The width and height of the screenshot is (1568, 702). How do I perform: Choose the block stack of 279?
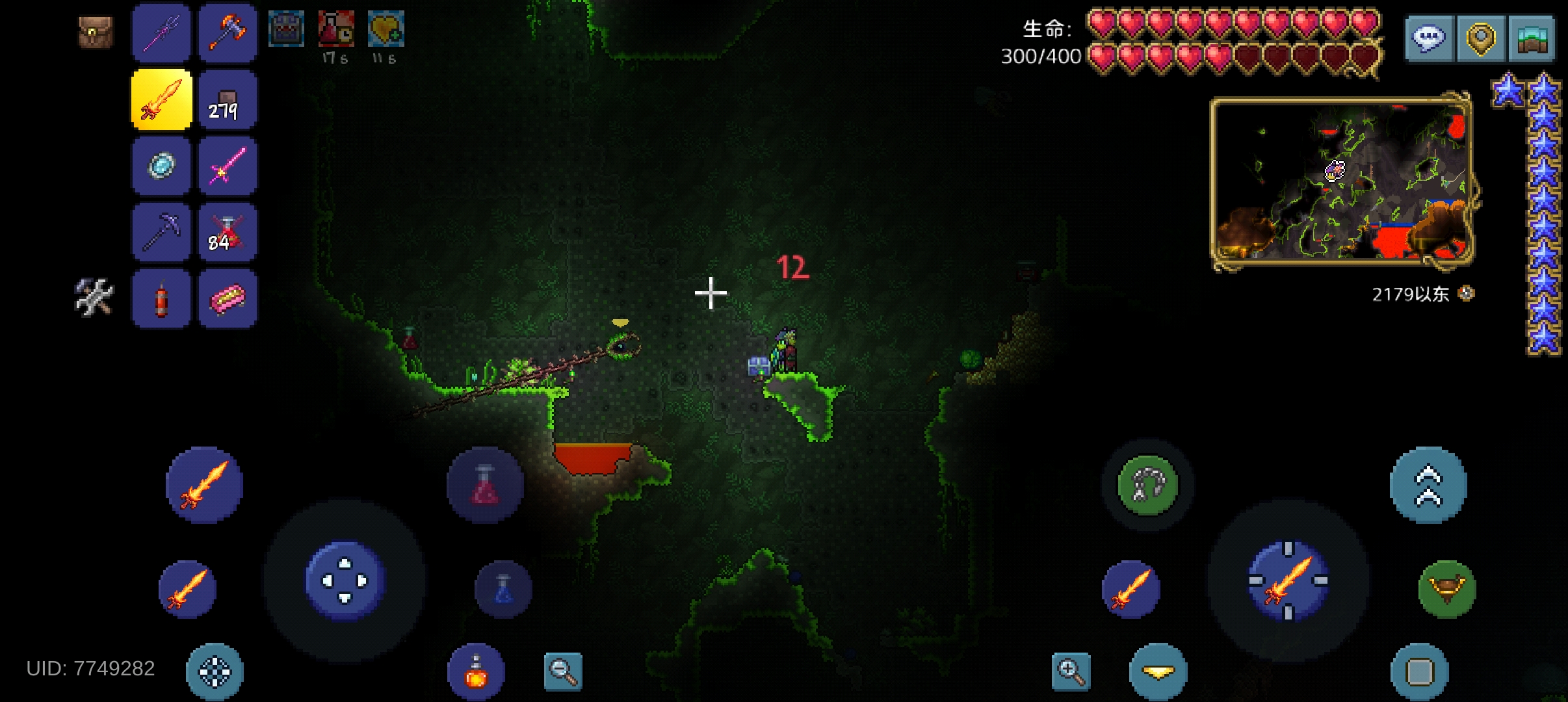pyautogui.click(x=228, y=100)
